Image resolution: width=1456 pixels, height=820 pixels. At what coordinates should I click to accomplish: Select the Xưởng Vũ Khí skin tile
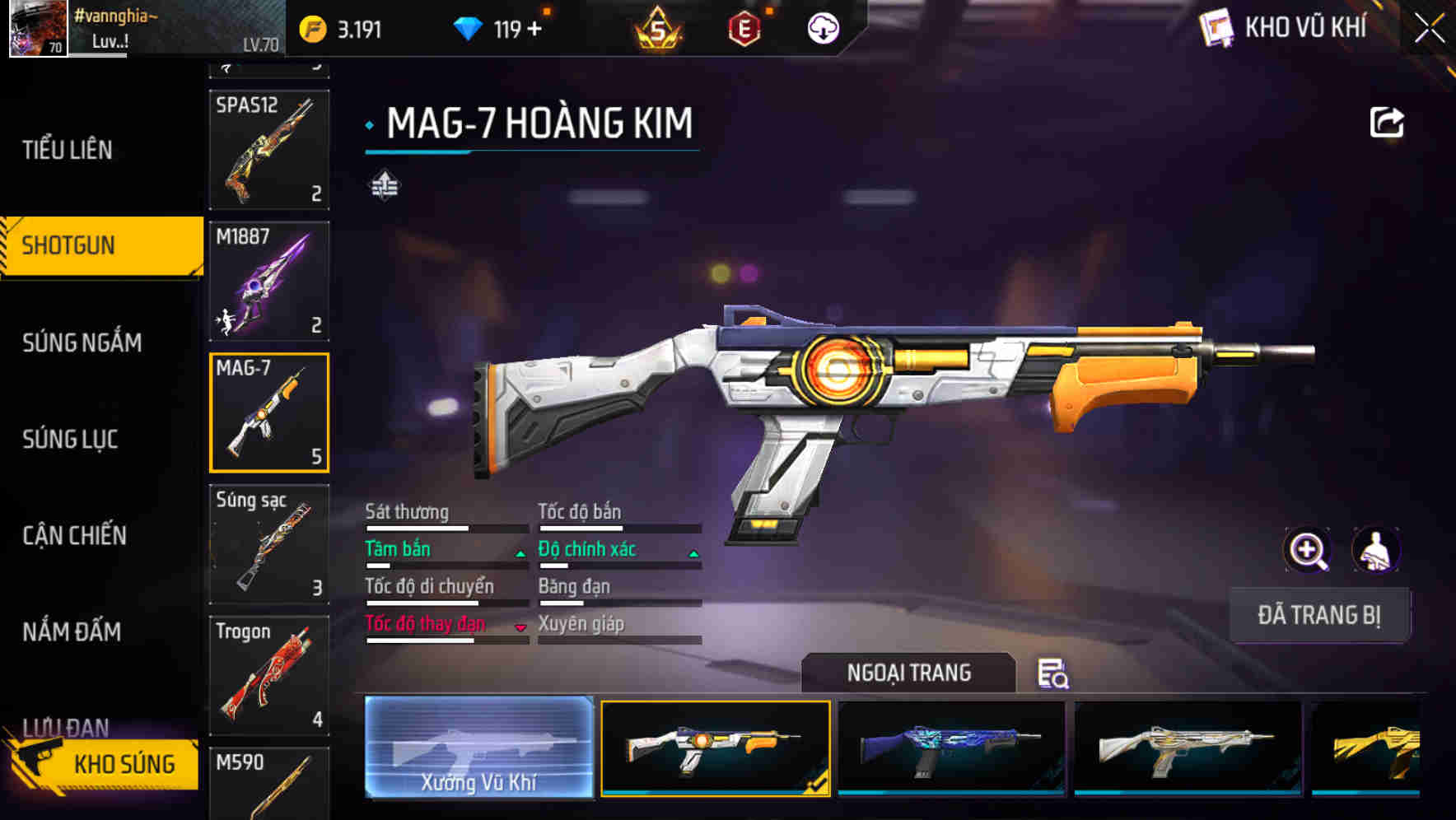478,747
